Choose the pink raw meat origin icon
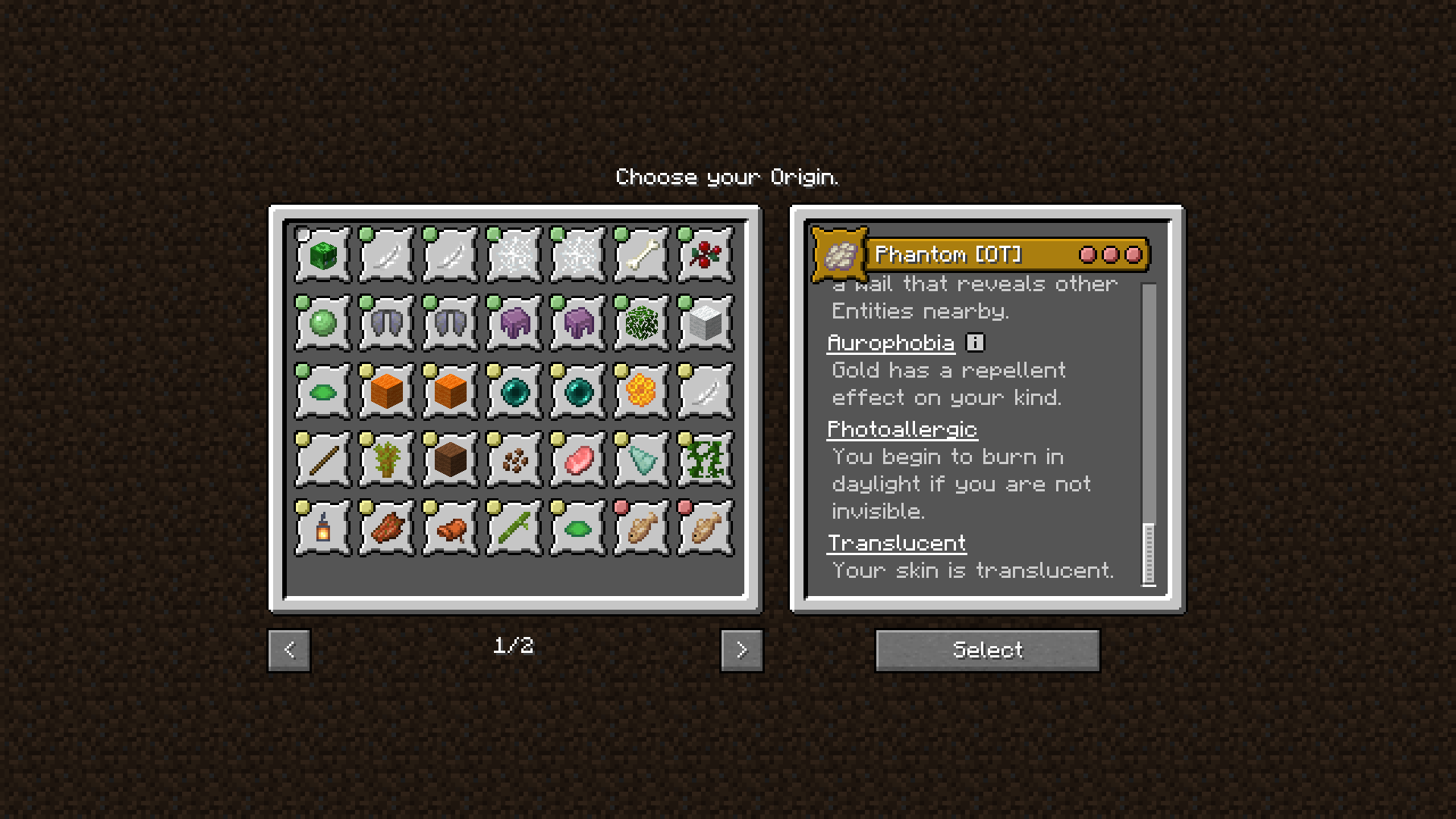 tap(577, 460)
